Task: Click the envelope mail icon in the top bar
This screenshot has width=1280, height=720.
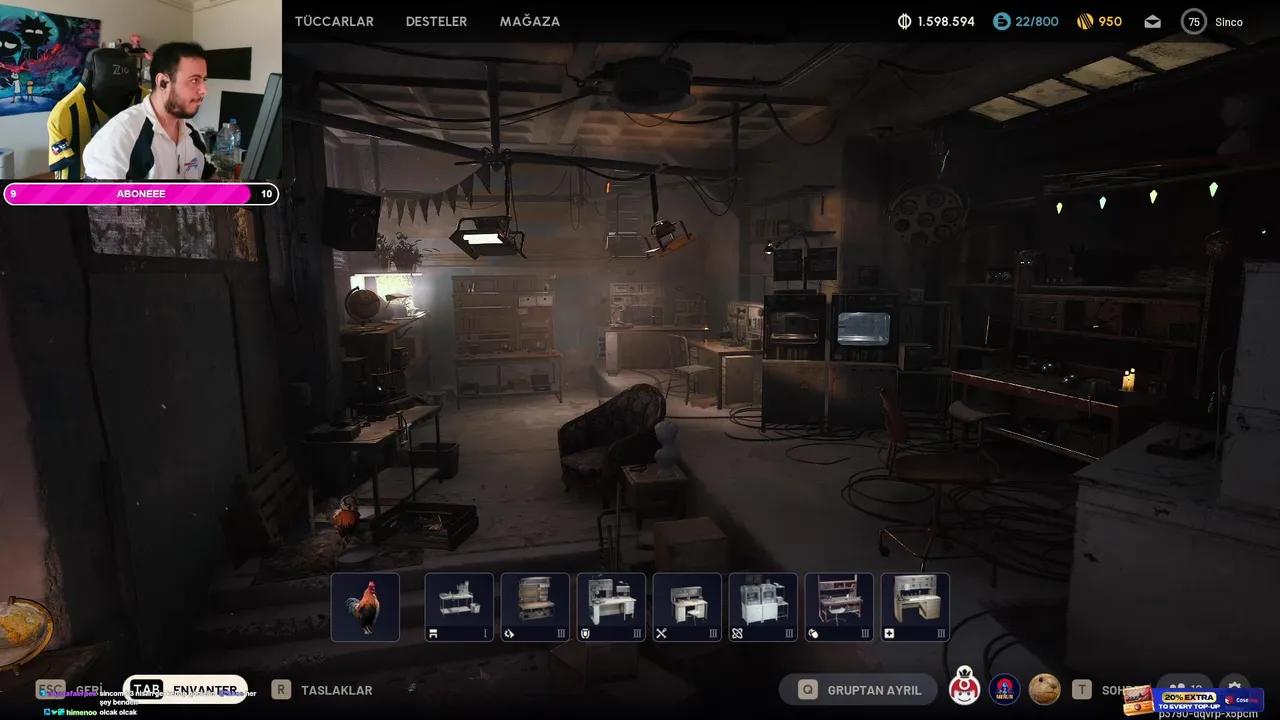Action: [x=1152, y=21]
